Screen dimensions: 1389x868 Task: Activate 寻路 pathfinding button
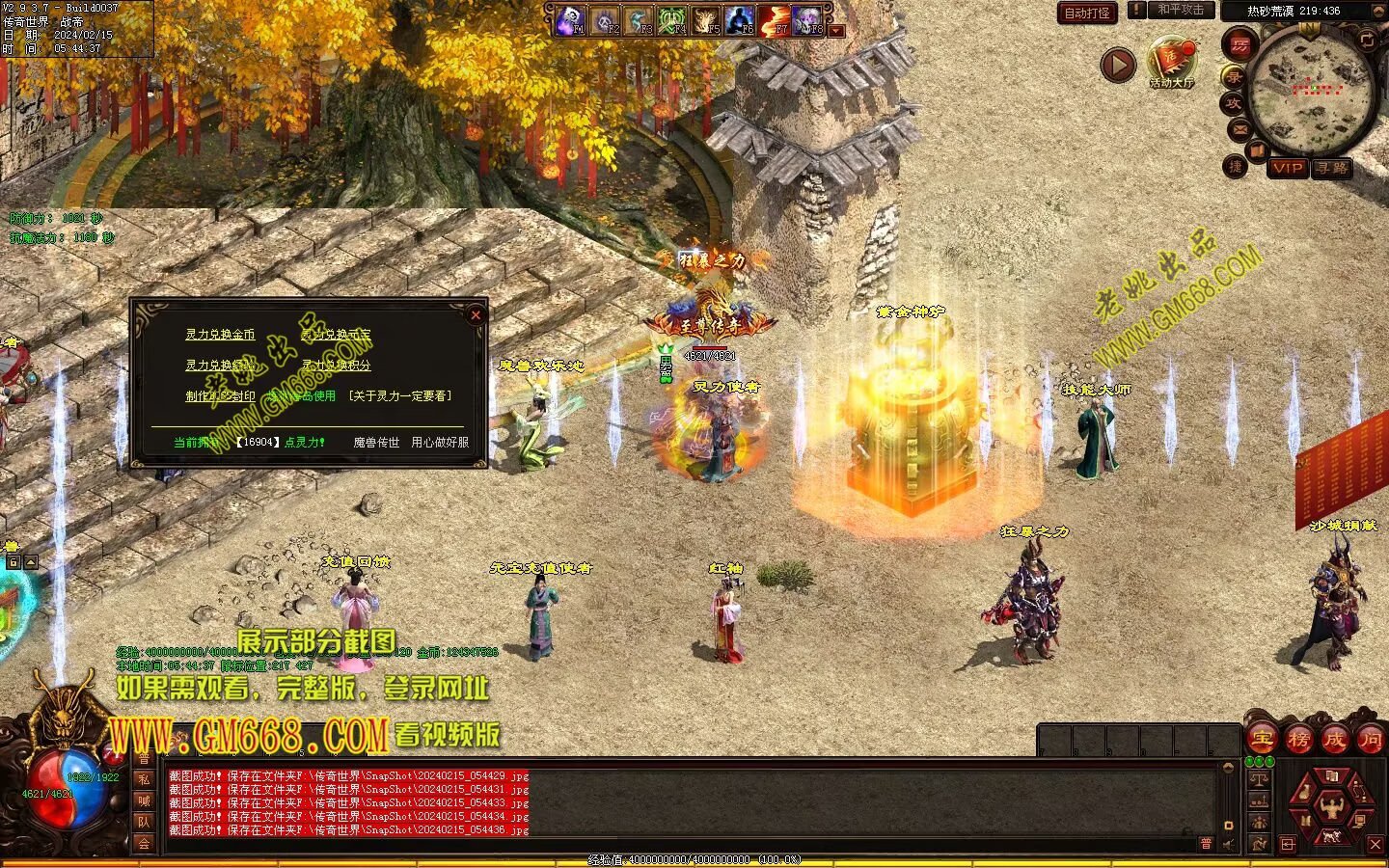(1331, 168)
